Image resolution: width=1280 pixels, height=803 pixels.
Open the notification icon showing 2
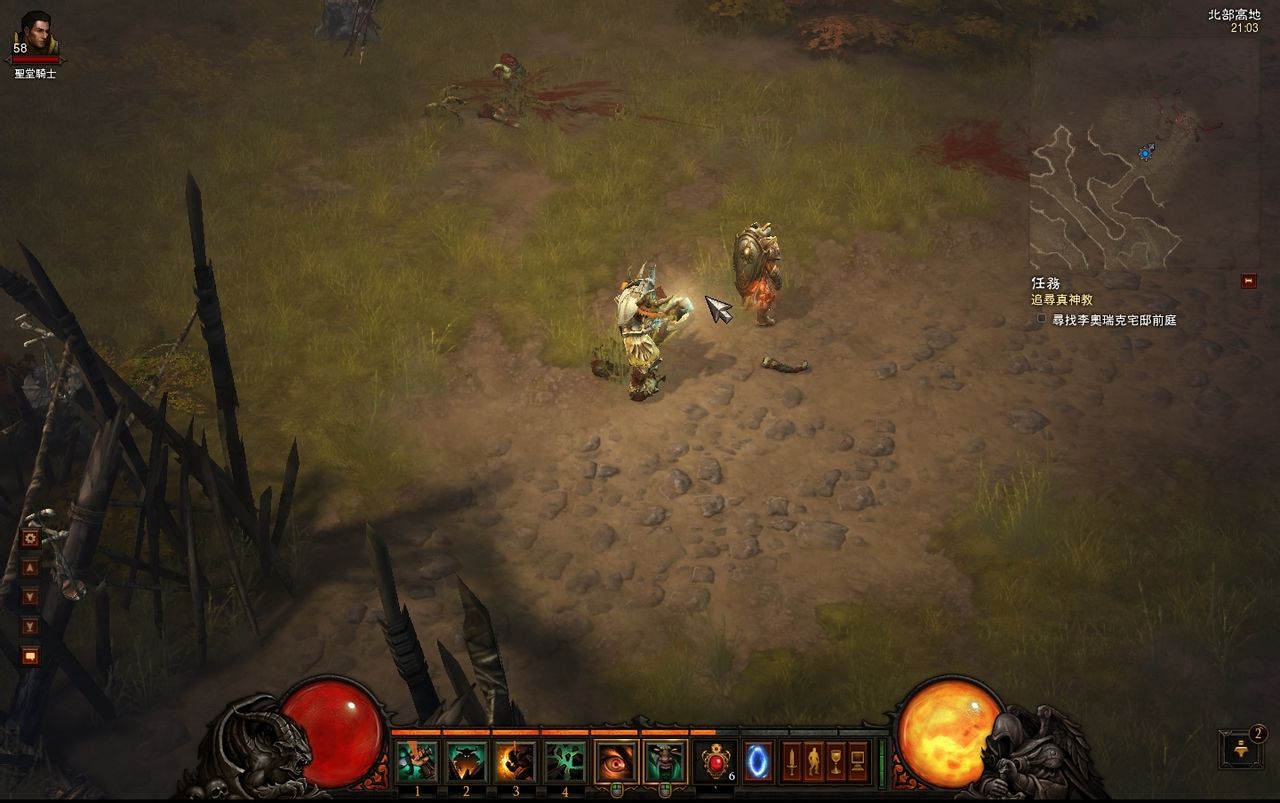[x=1240, y=750]
